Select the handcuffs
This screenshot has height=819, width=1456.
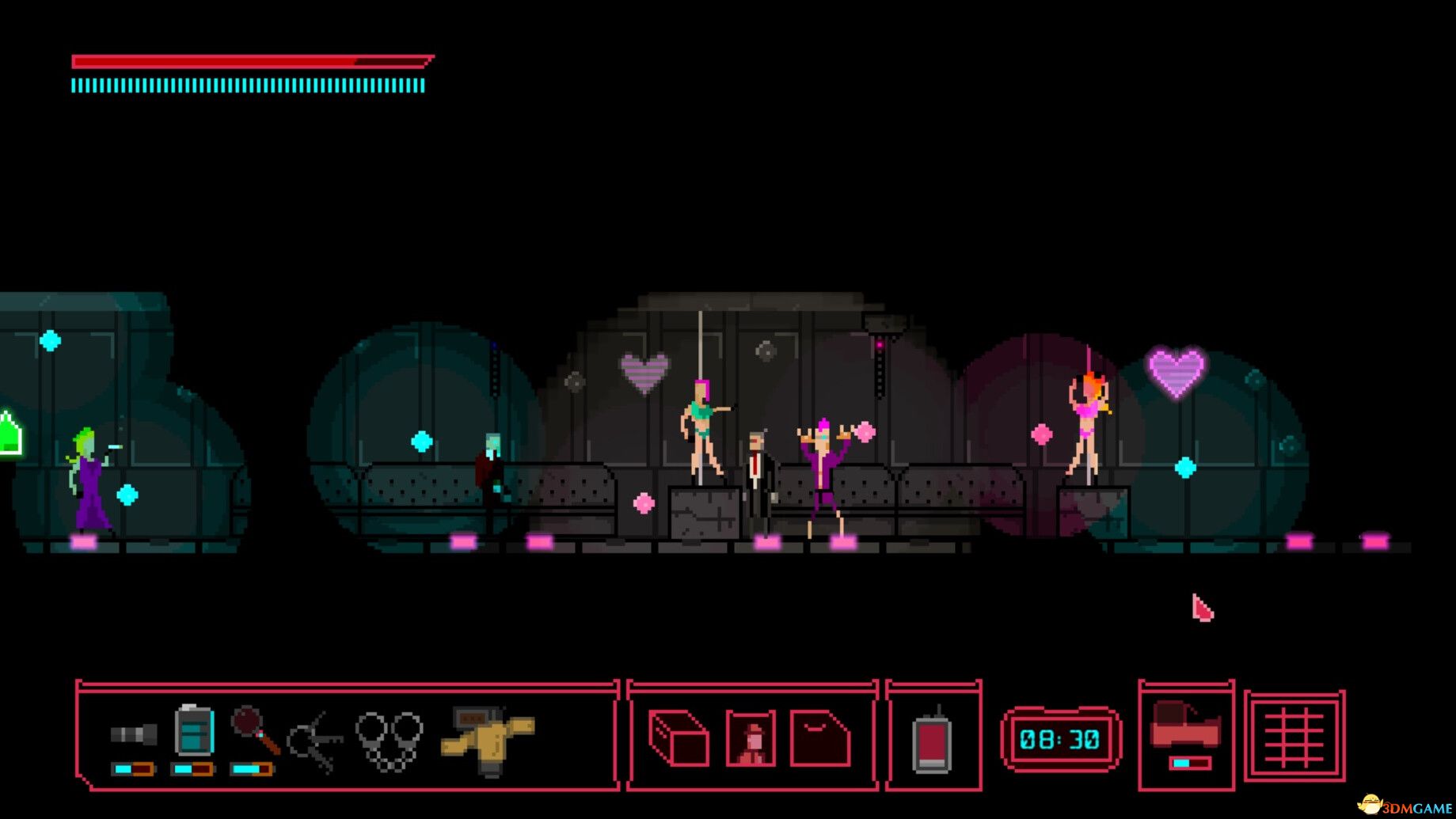click(x=389, y=740)
